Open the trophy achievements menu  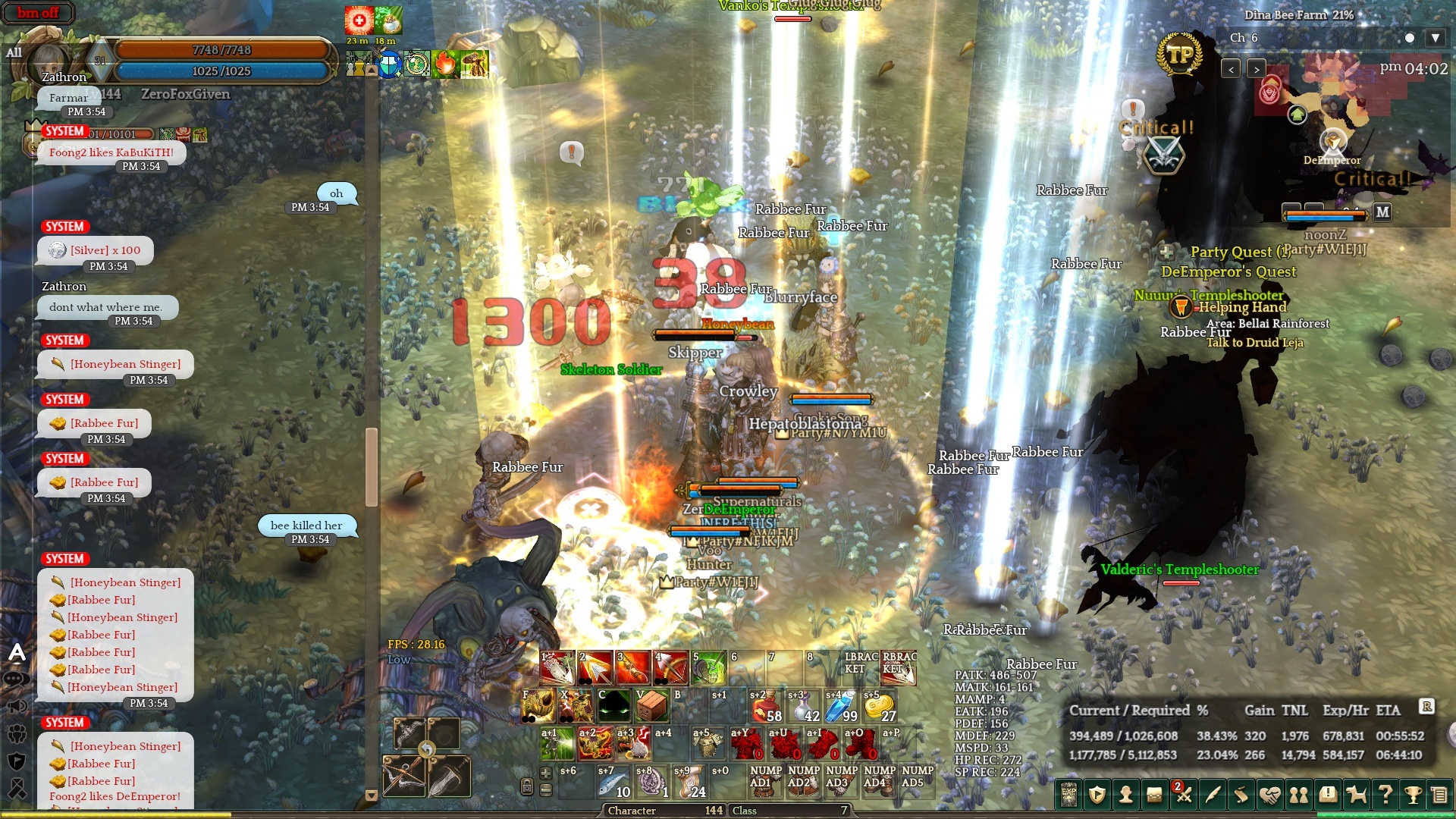1413,795
